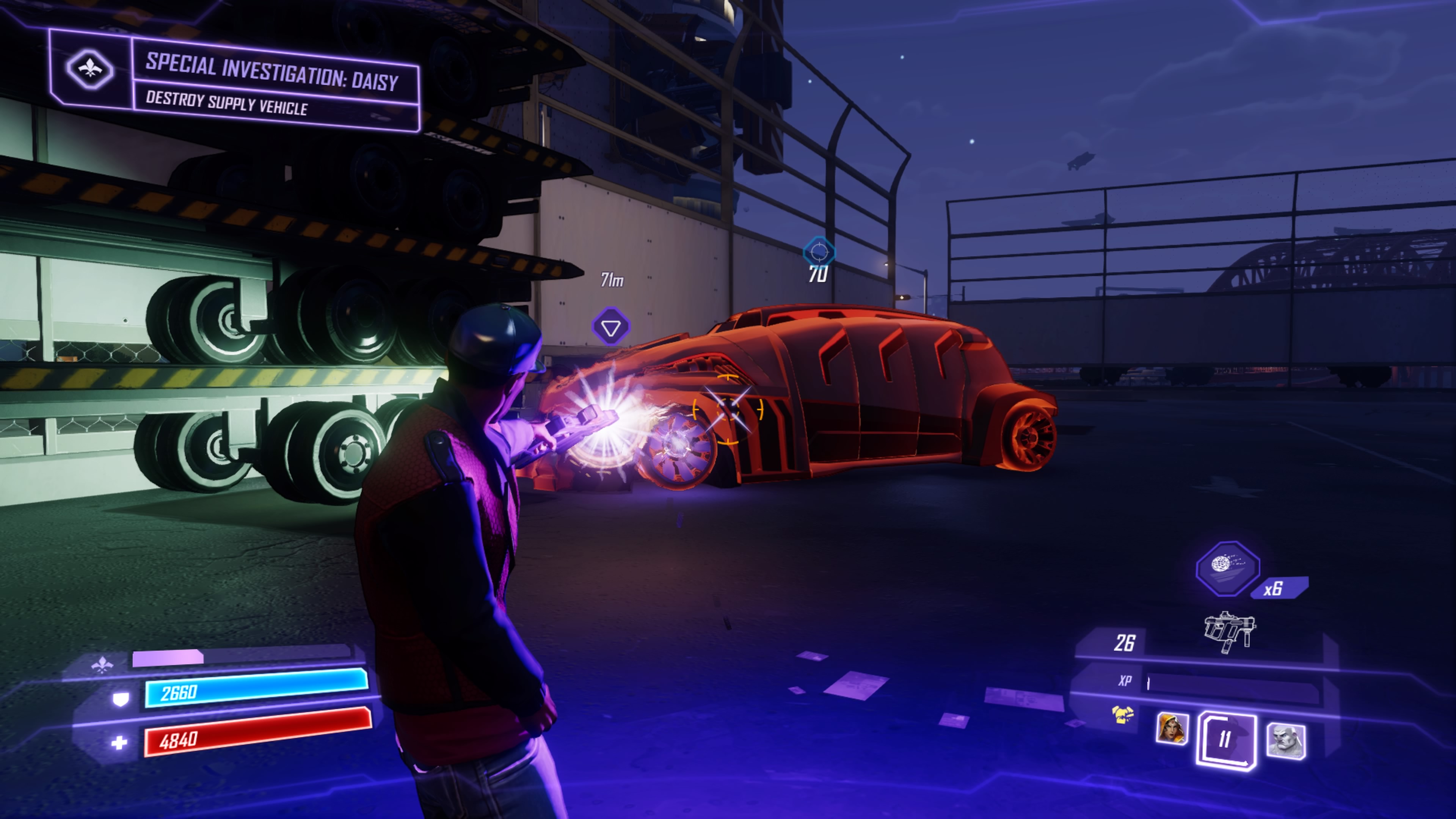Switch to the hooded woman agent portrait
Viewport: 1456px width, 819px height.
[x=1172, y=729]
